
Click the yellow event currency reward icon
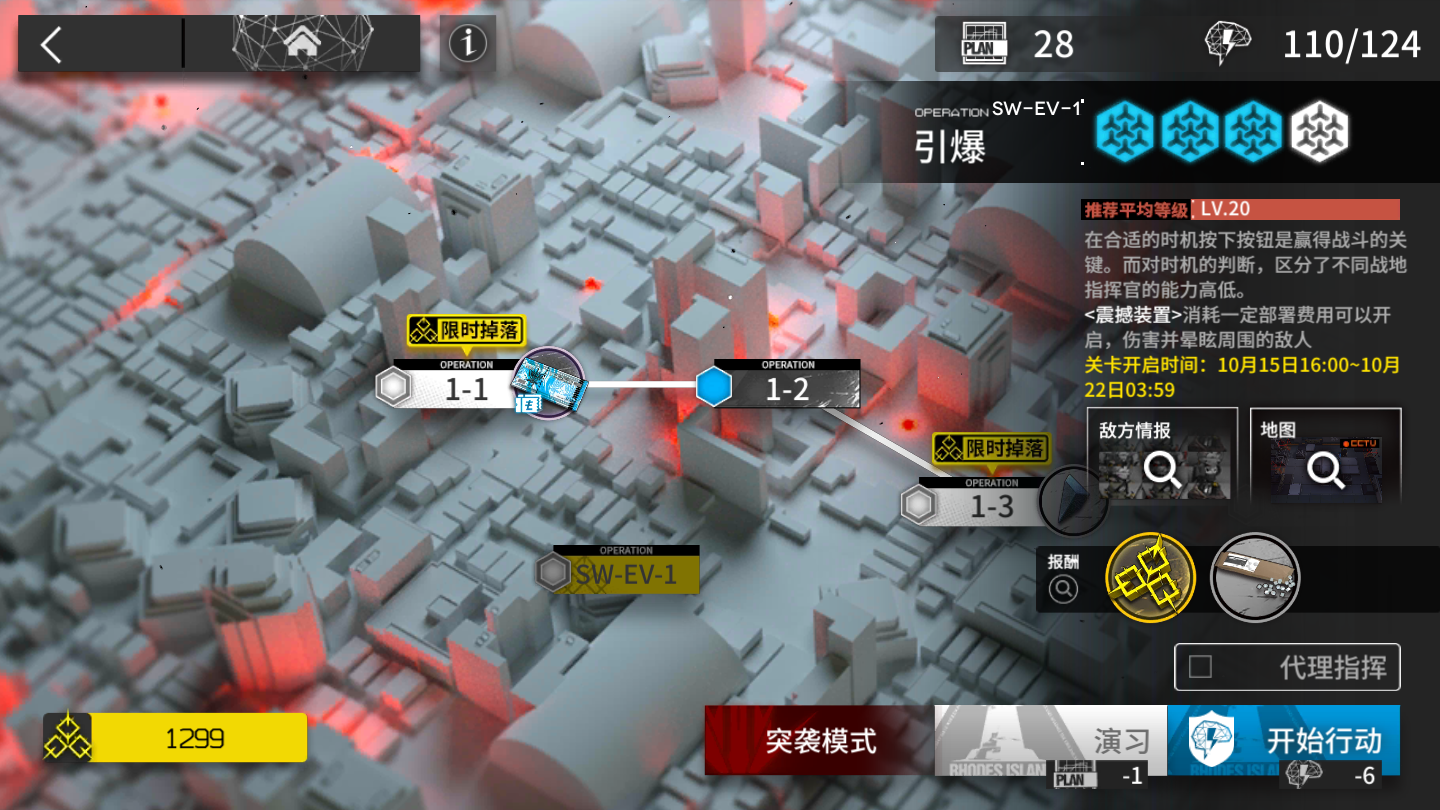point(1150,578)
